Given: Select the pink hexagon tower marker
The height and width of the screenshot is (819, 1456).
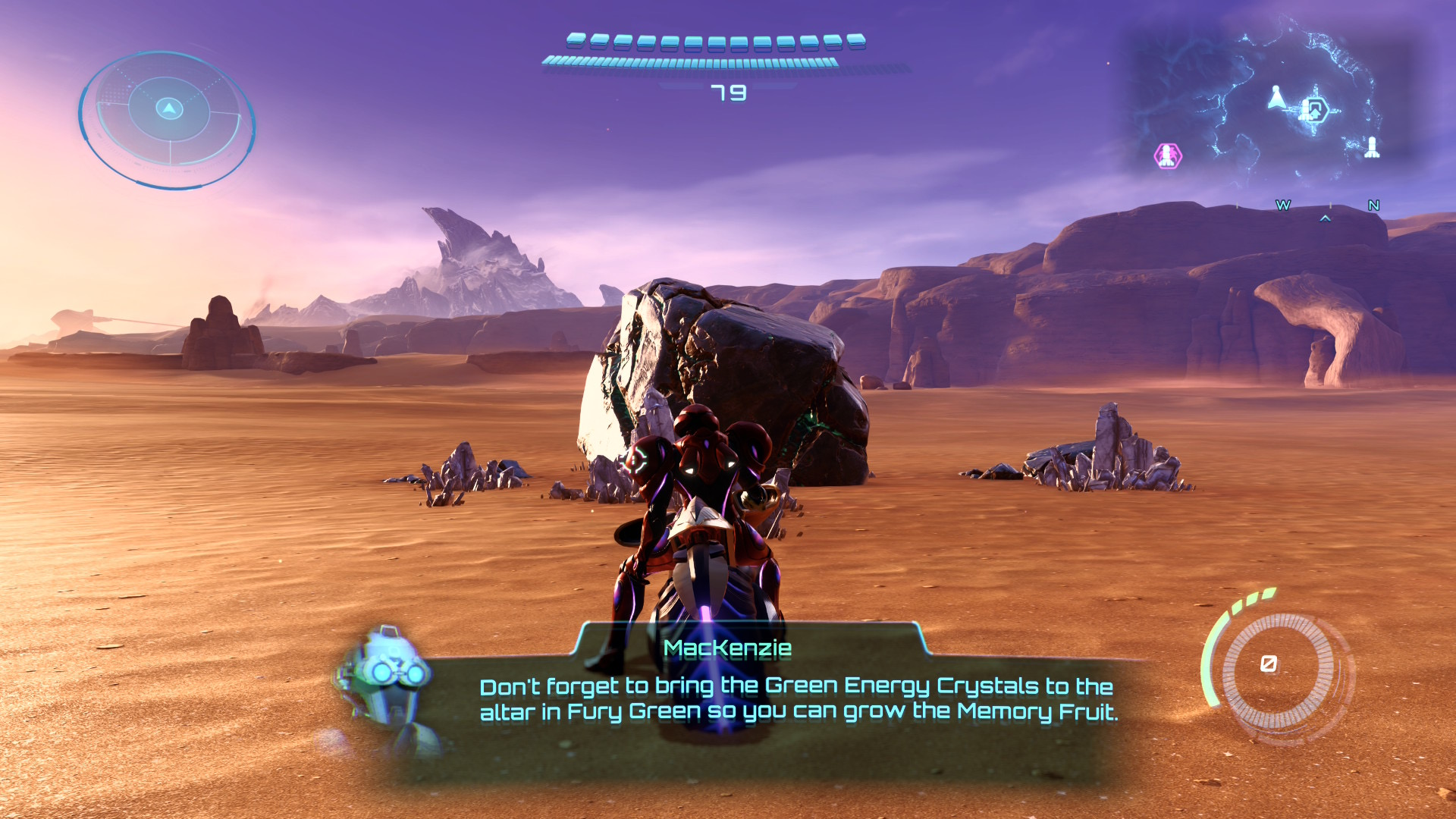Looking at the screenshot, I should tap(1168, 155).
